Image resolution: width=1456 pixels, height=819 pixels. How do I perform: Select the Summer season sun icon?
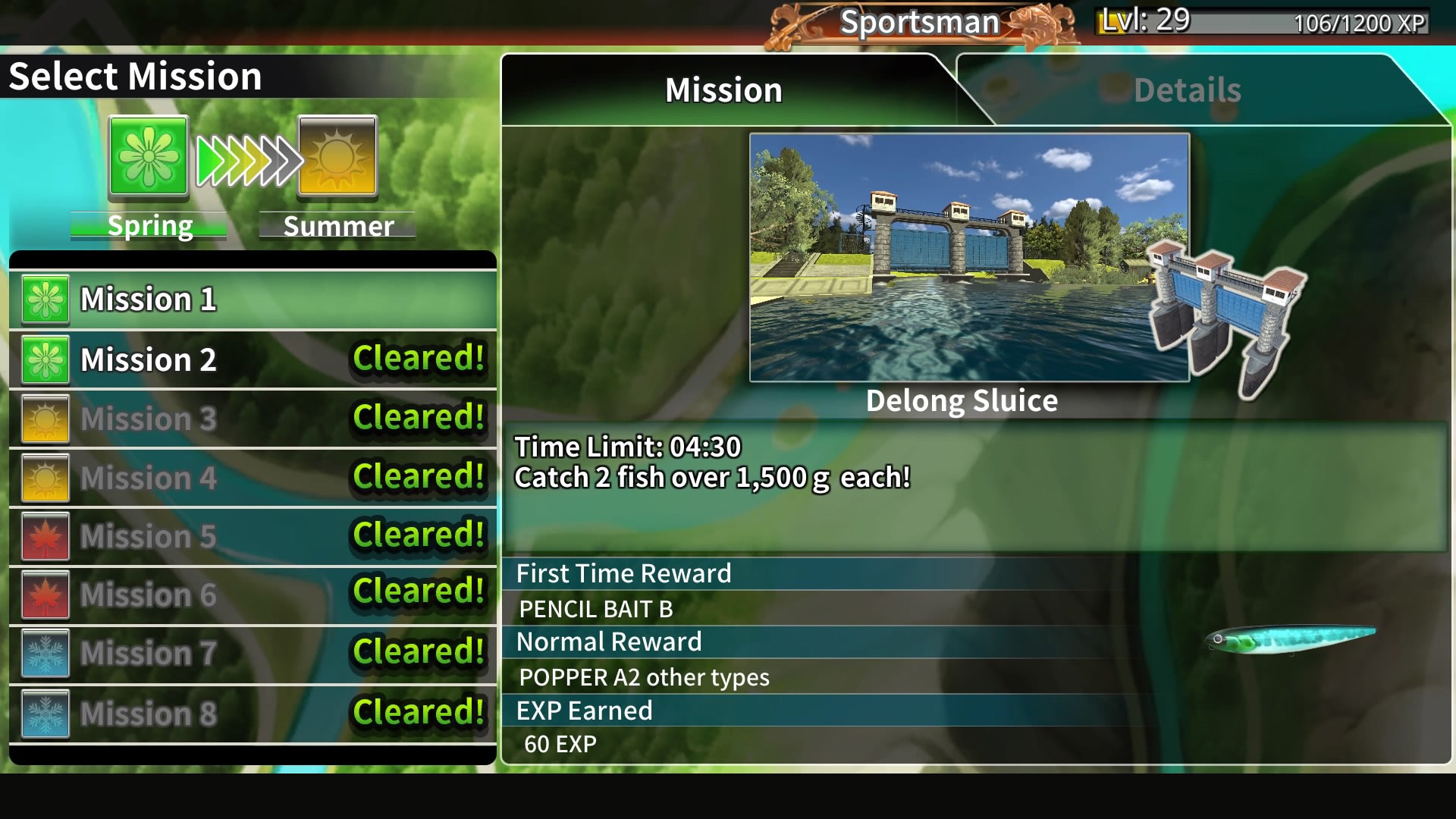click(x=336, y=157)
